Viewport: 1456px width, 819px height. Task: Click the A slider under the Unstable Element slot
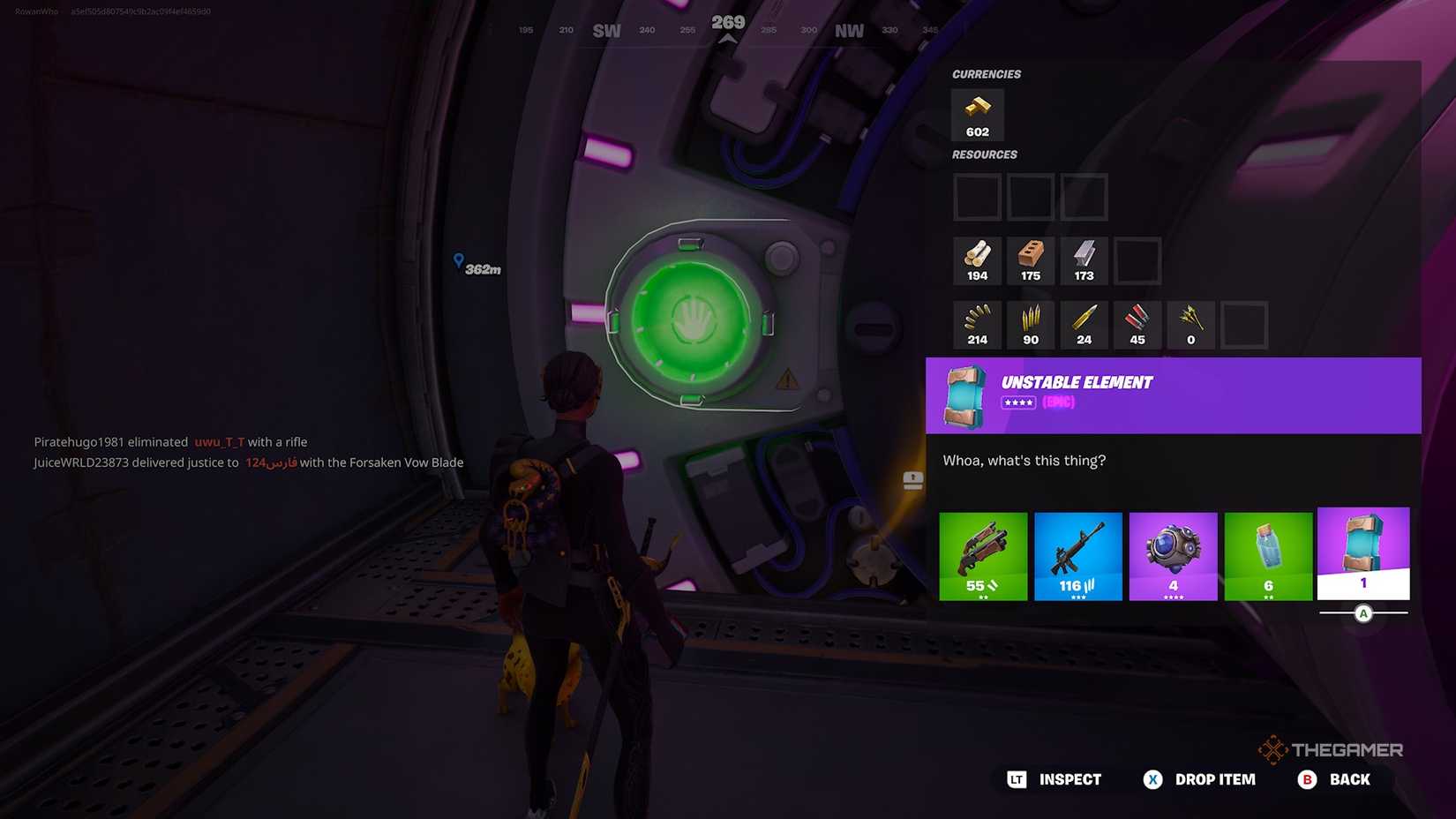[x=1364, y=613]
